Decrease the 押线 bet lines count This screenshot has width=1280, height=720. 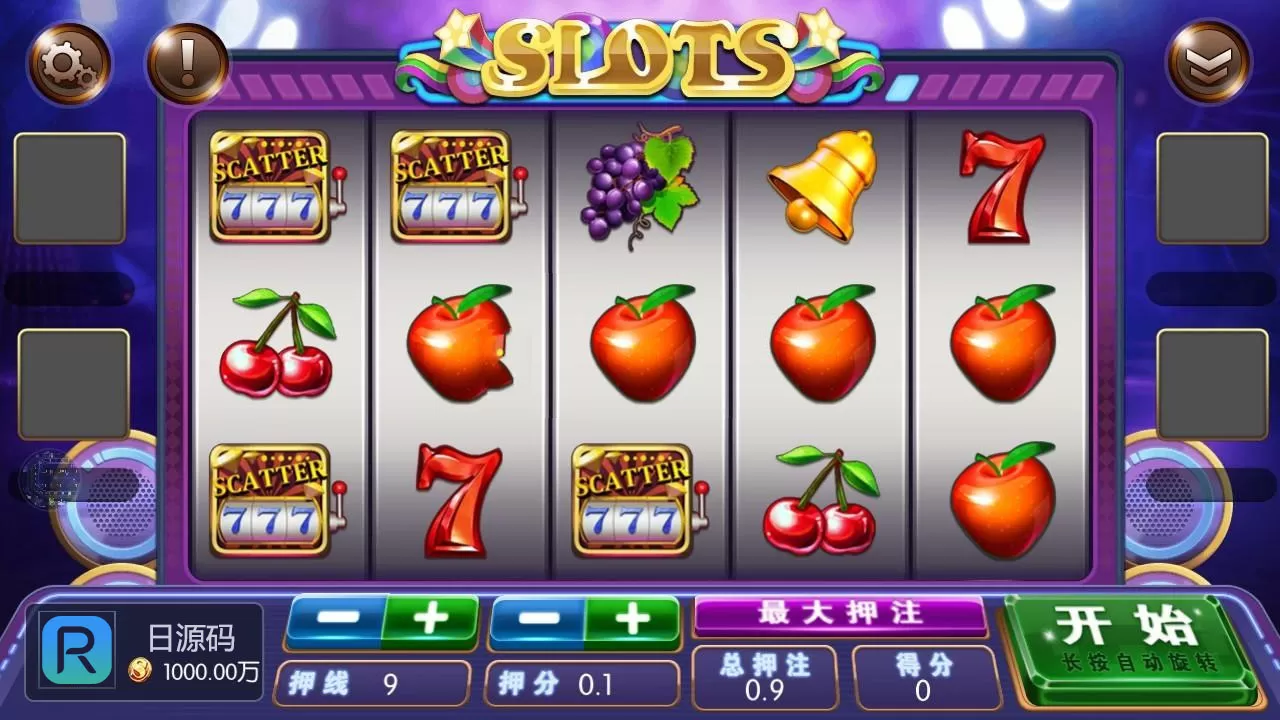[x=335, y=620]
